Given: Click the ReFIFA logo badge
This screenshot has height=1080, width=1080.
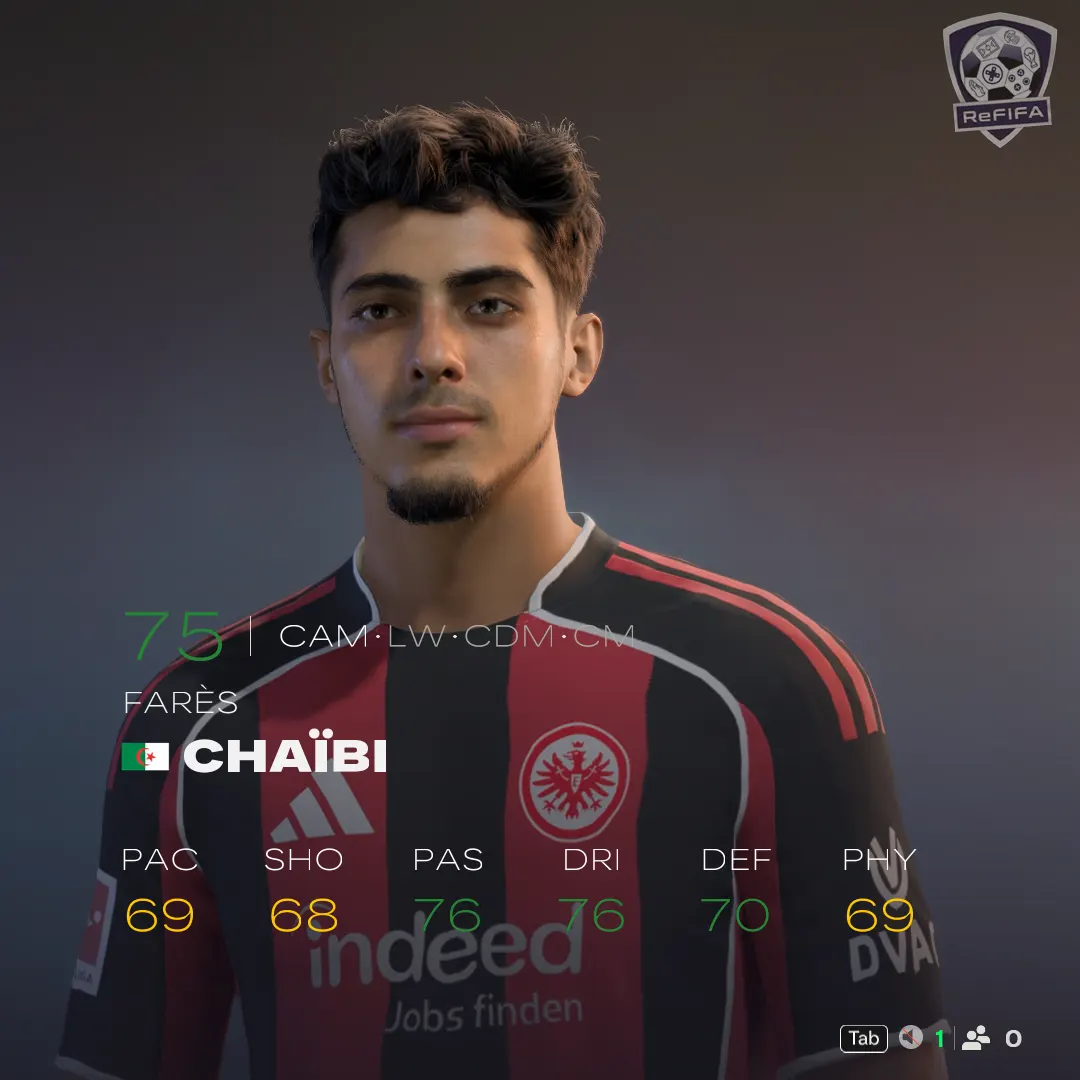Looking at the screenshot, I should pos(998,78).
